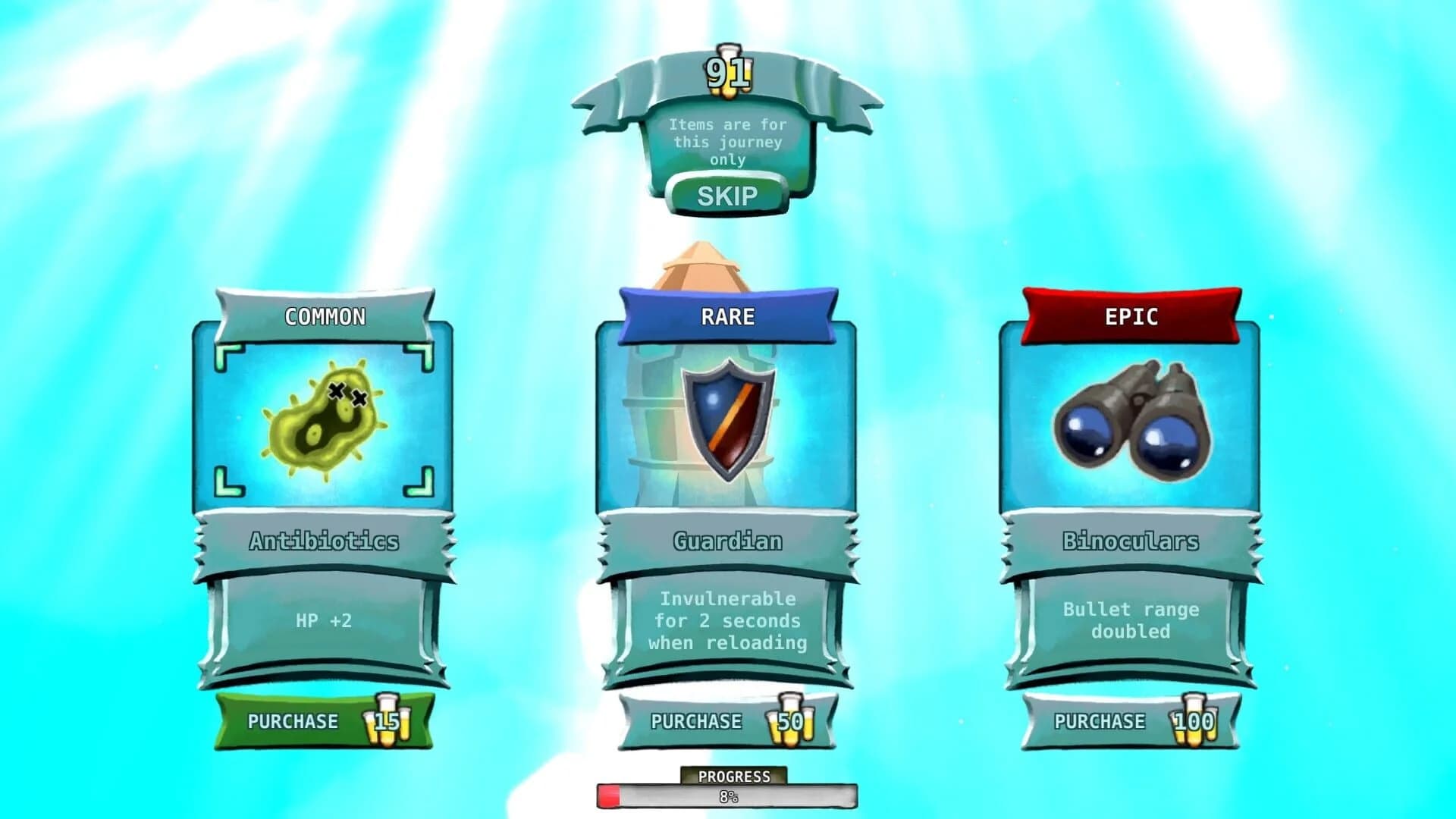Viewport: 1456px width, 819px height.
Task: Click the RARE rarity banner
Action: point(726,317)
